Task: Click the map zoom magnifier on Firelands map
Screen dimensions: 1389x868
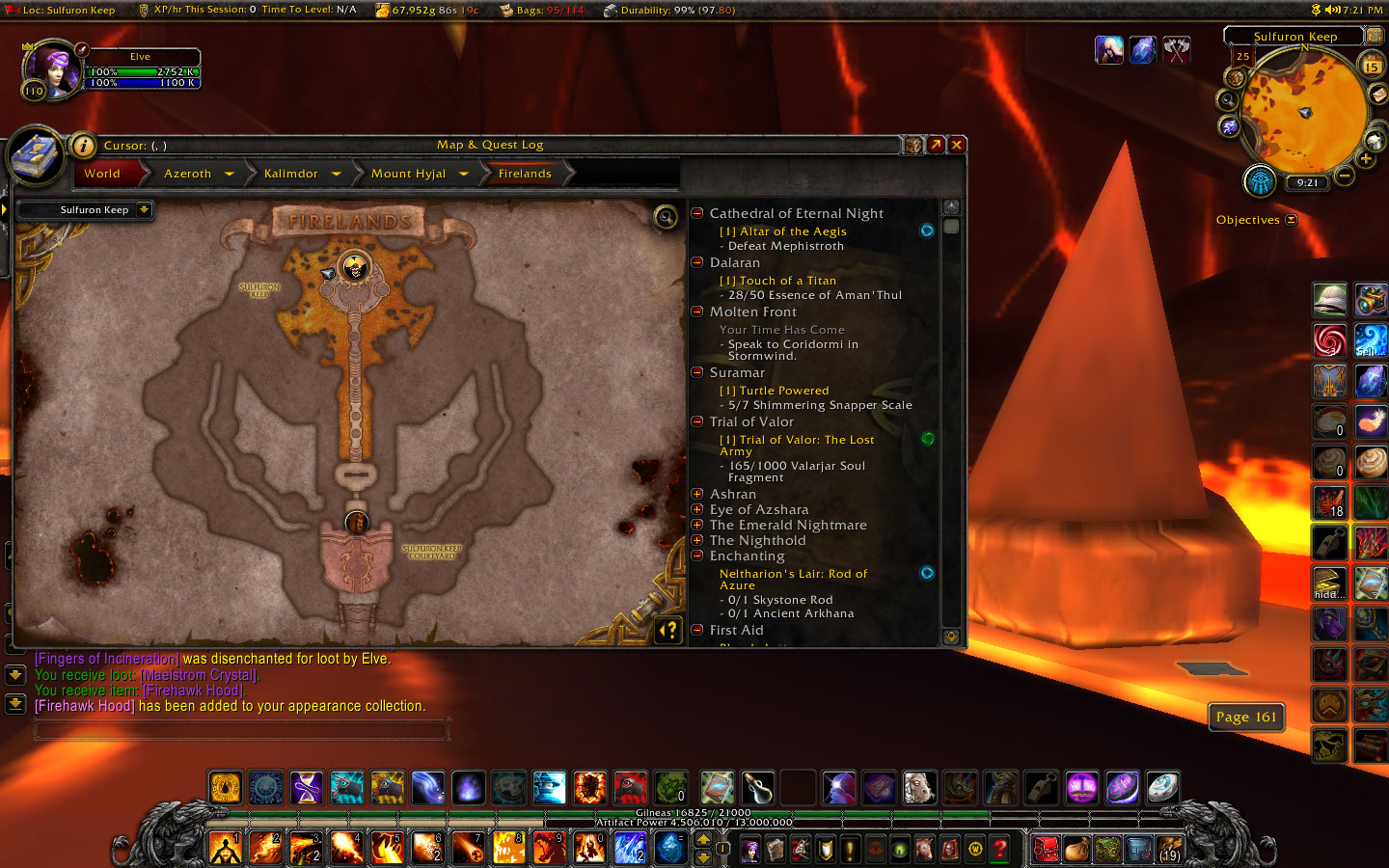Action: click(x=664, y=217)
